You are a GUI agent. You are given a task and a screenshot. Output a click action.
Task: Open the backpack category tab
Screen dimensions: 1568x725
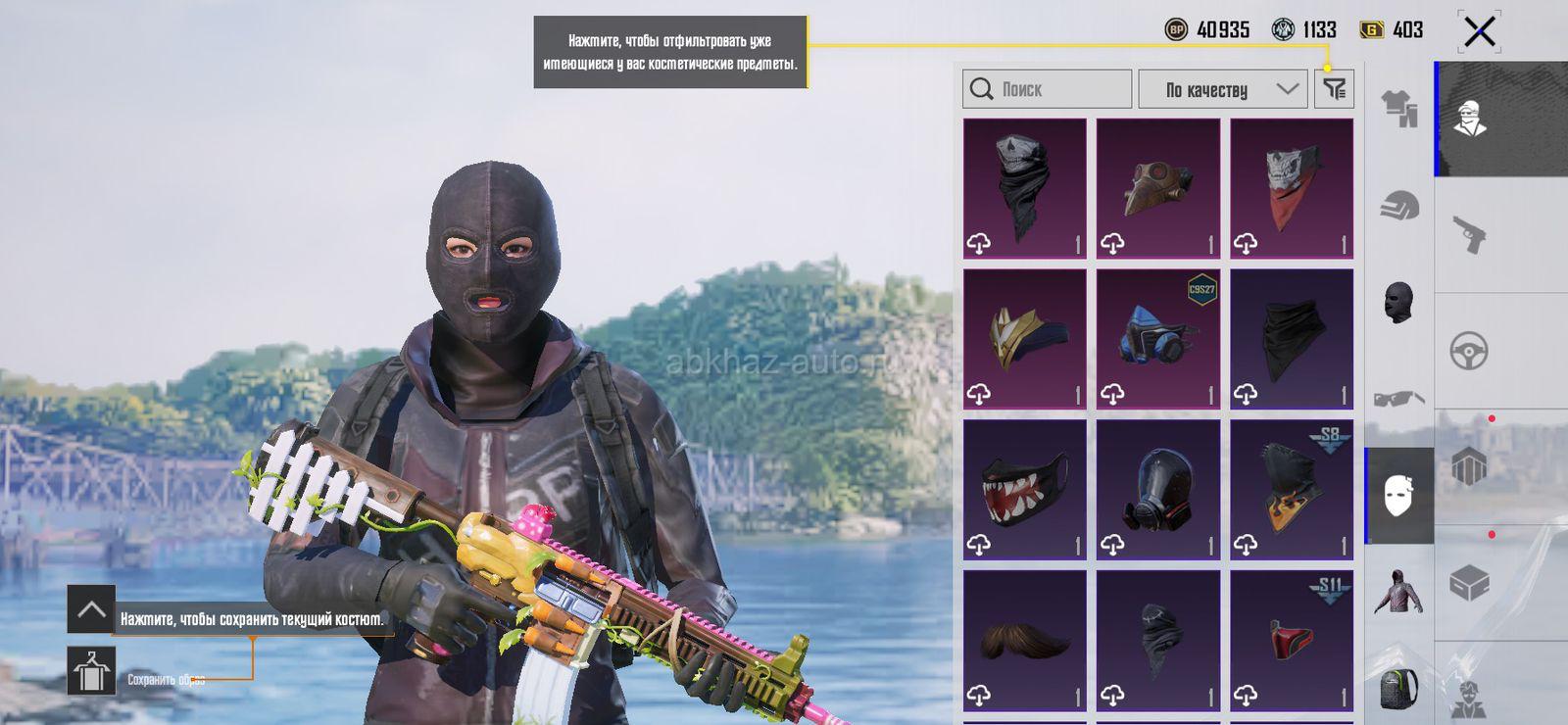(x=1398, y=688)
